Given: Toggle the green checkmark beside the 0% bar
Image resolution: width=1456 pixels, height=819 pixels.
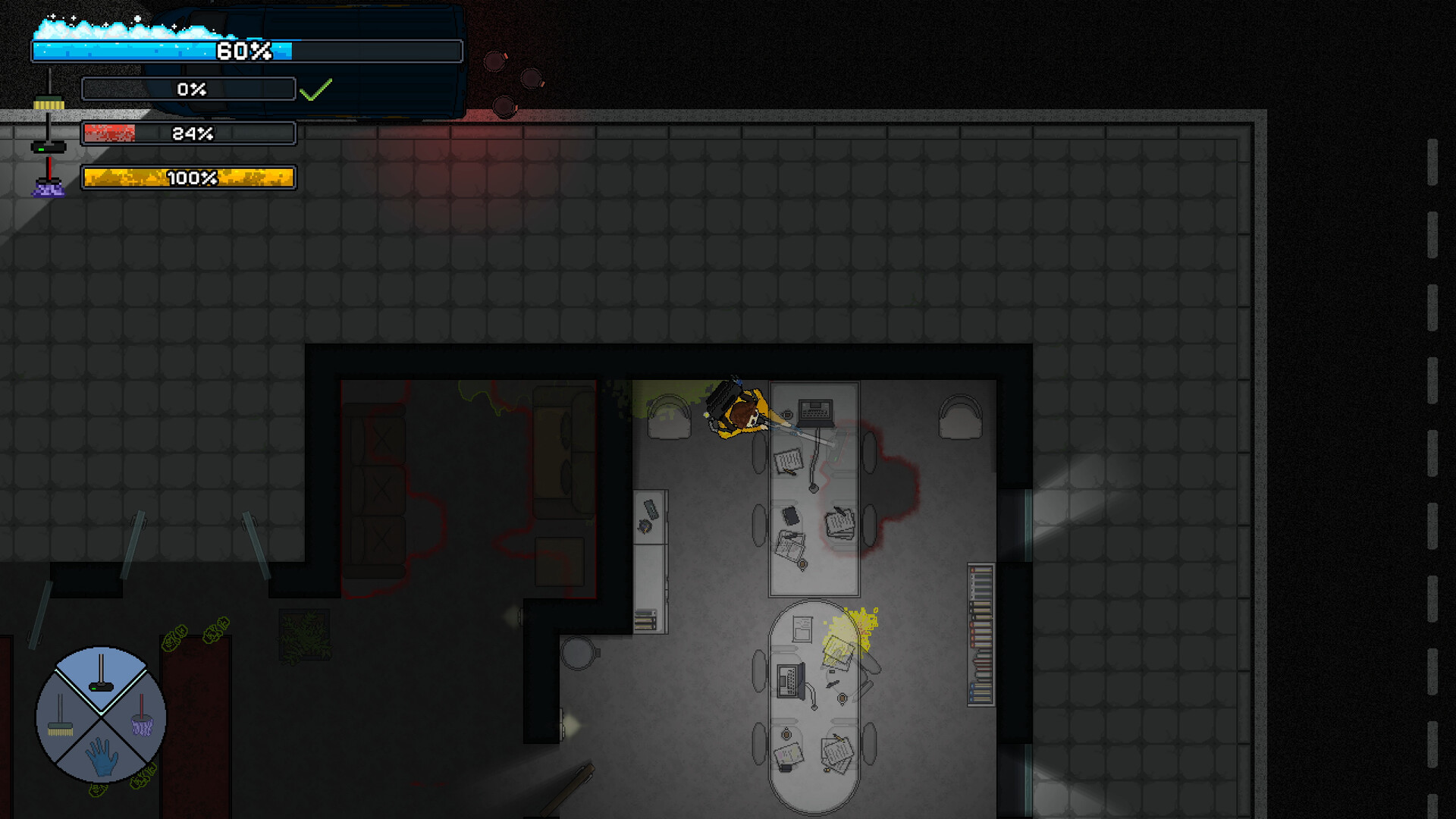Looking at the screenshot, I should point(316,89).
